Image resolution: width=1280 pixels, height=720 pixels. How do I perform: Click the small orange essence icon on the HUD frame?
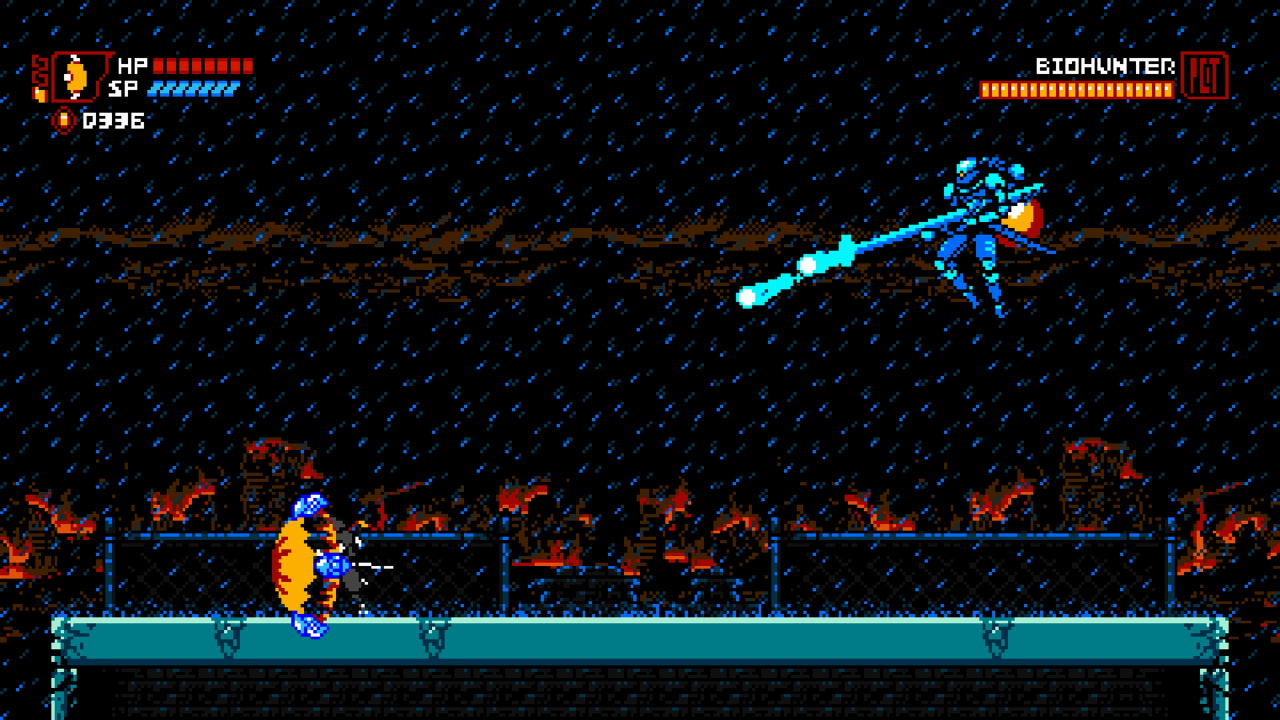click(x=40, y=94)
